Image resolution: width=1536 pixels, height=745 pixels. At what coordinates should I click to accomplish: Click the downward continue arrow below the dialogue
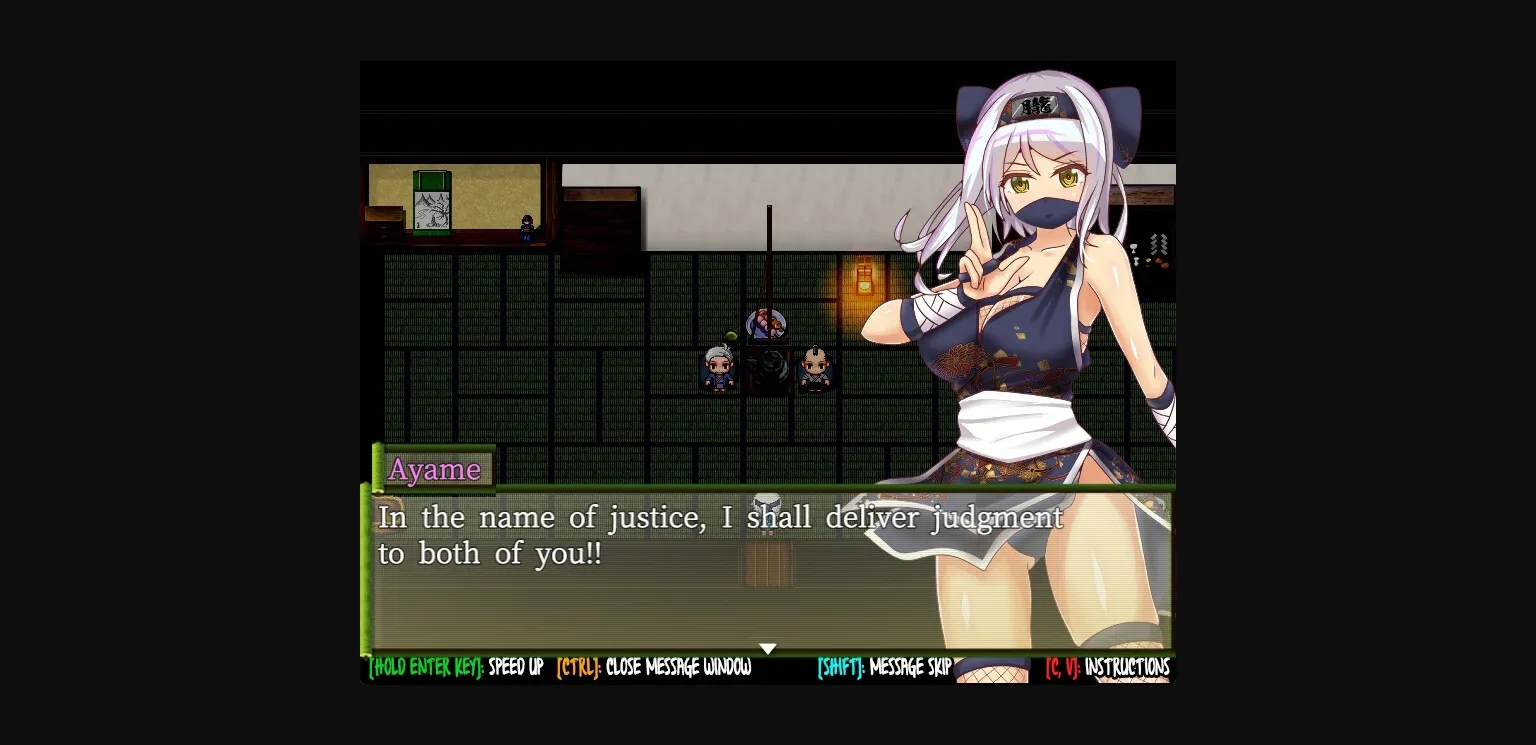click(x=768, y=648)
